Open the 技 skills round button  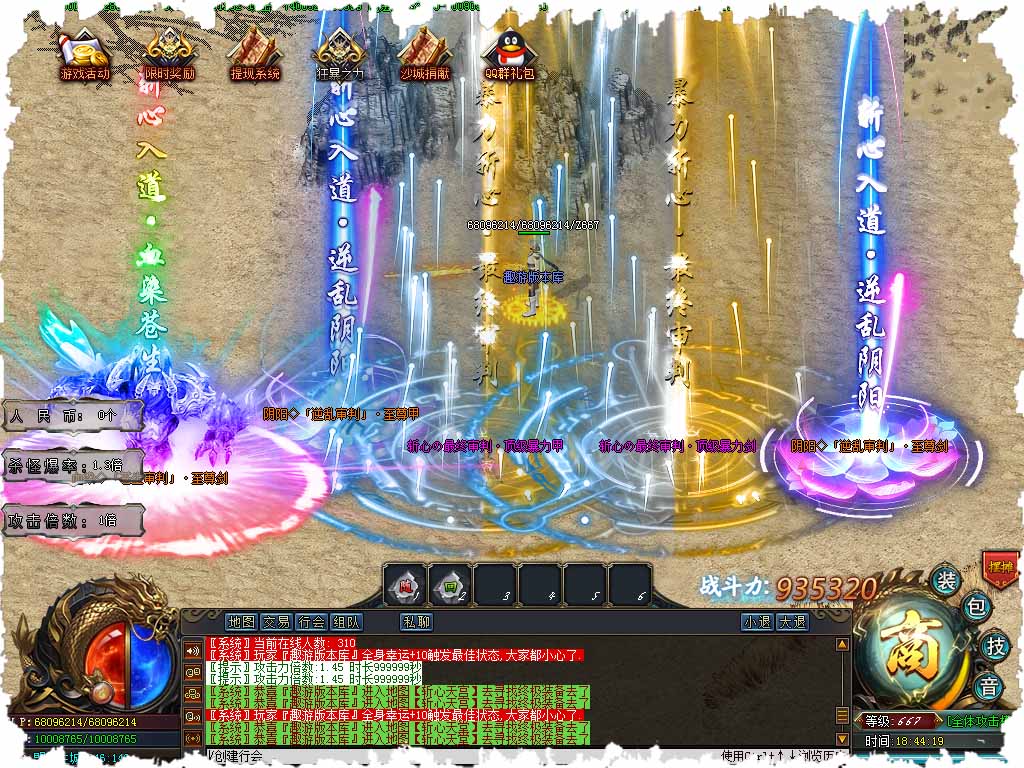click(993, 645)
